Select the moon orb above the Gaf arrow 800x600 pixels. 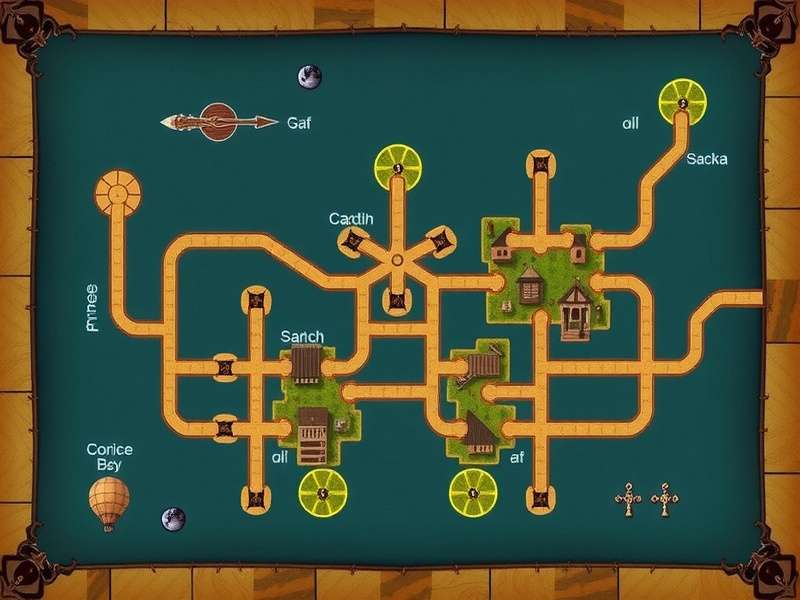click(x=308, y=76)
